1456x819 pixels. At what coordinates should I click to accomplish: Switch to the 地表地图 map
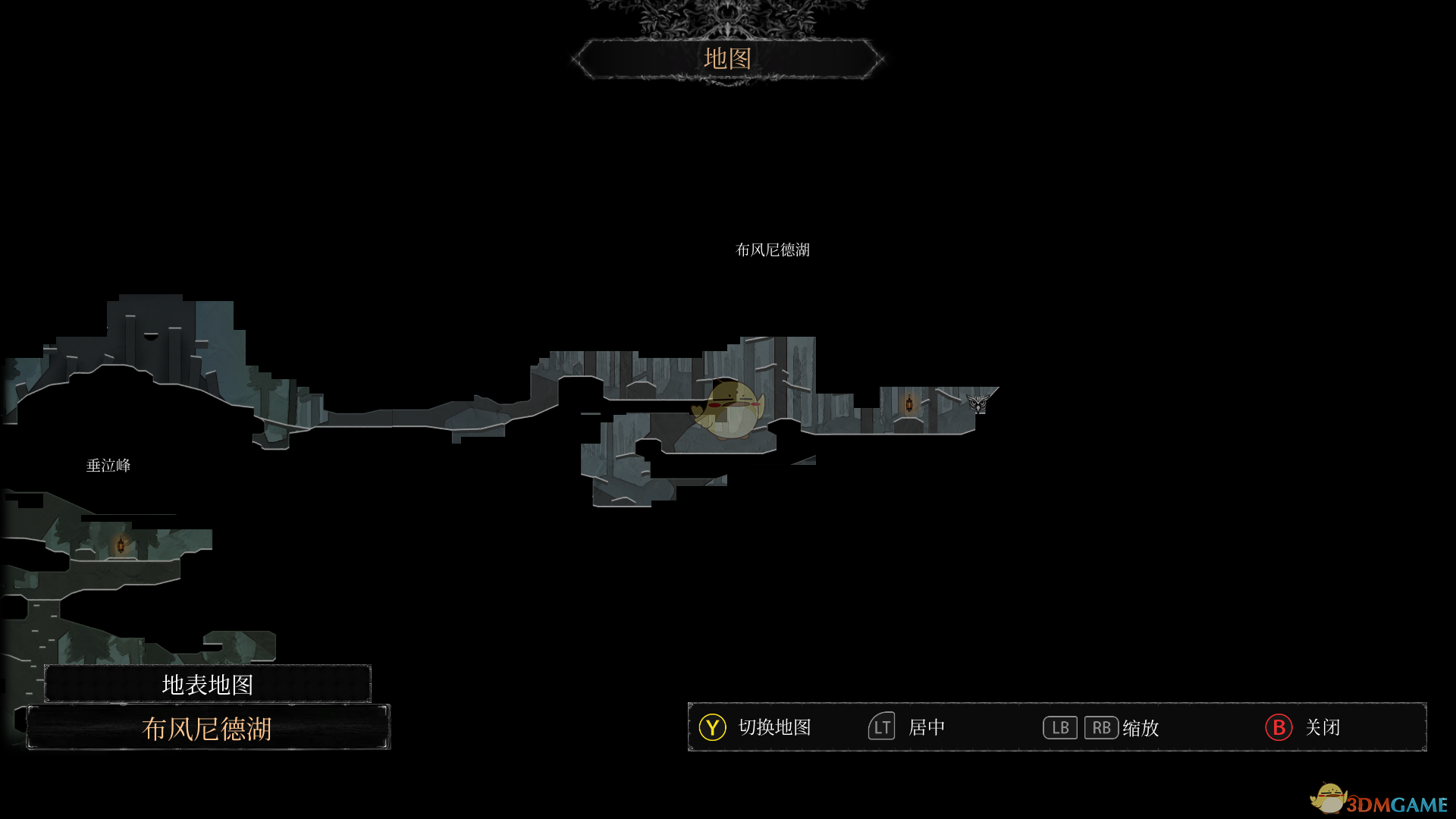click(207, 684)
